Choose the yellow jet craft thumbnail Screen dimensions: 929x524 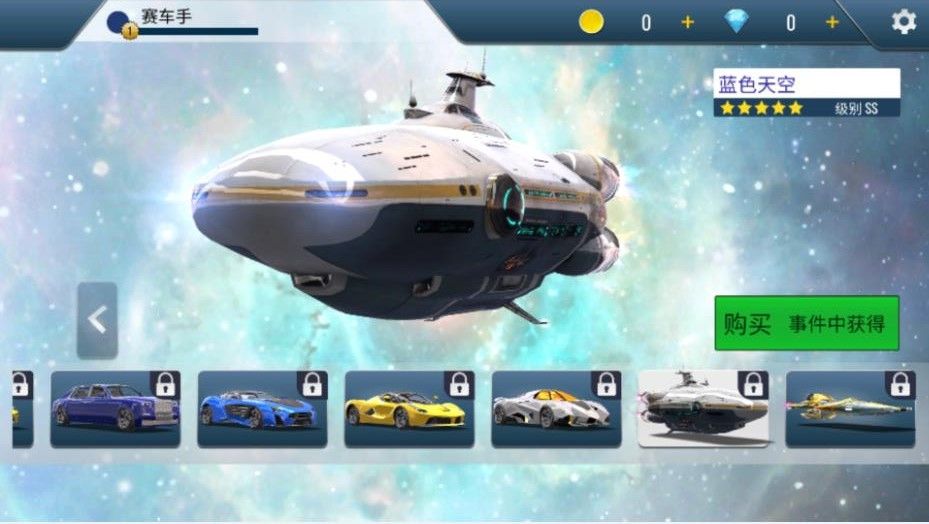[x=850, y=408]
